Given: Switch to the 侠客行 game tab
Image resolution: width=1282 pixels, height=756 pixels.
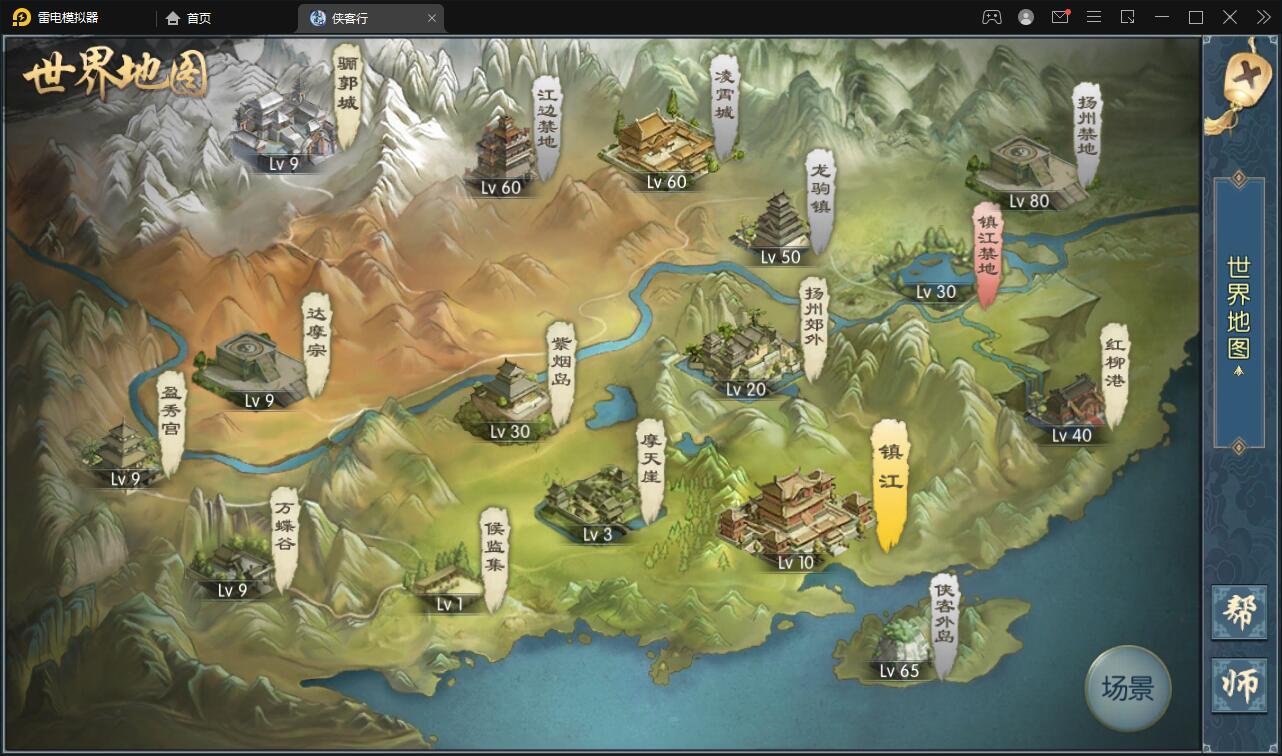Looking at the screenshot, I should (x=360, y=17).
